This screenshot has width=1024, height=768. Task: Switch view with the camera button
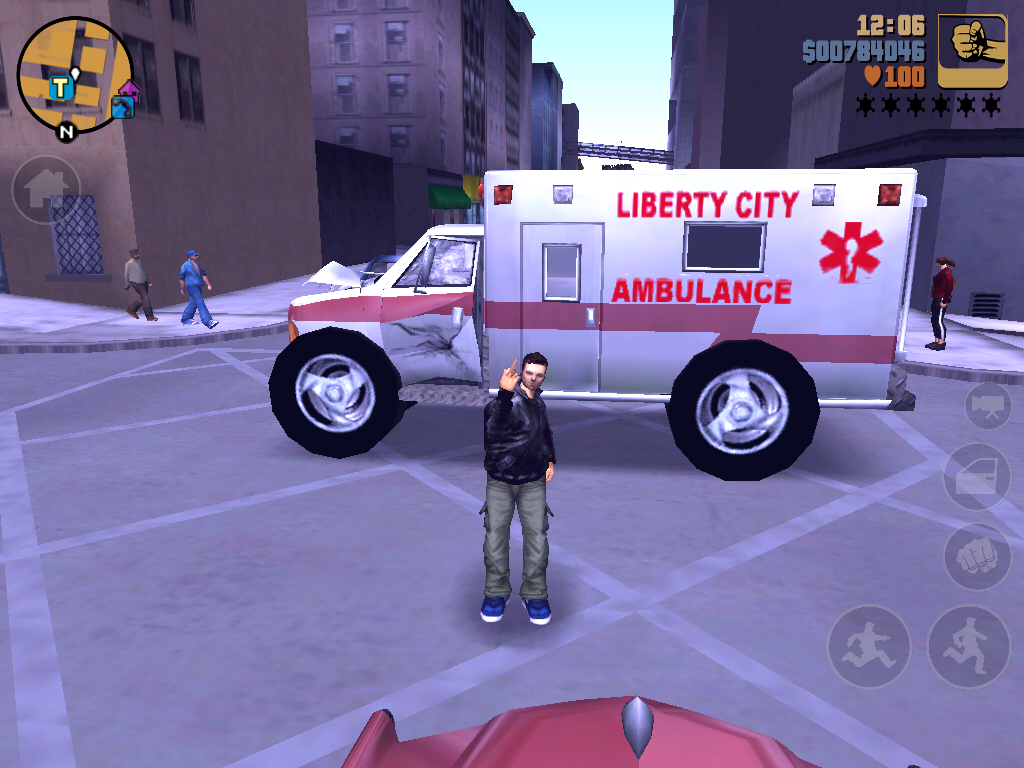click(x=988, y=405)
